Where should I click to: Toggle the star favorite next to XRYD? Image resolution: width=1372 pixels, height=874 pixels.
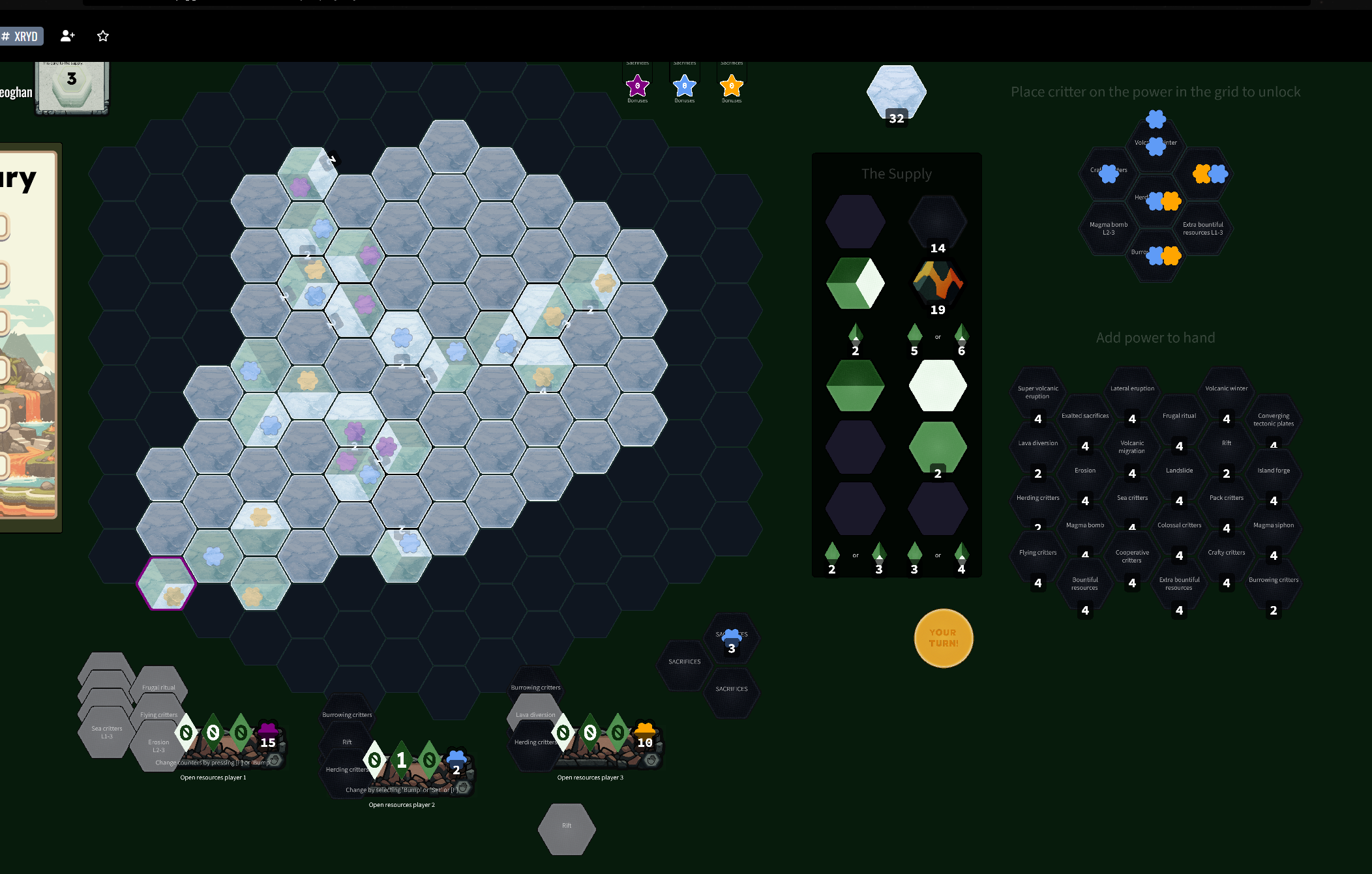point(103,36)
